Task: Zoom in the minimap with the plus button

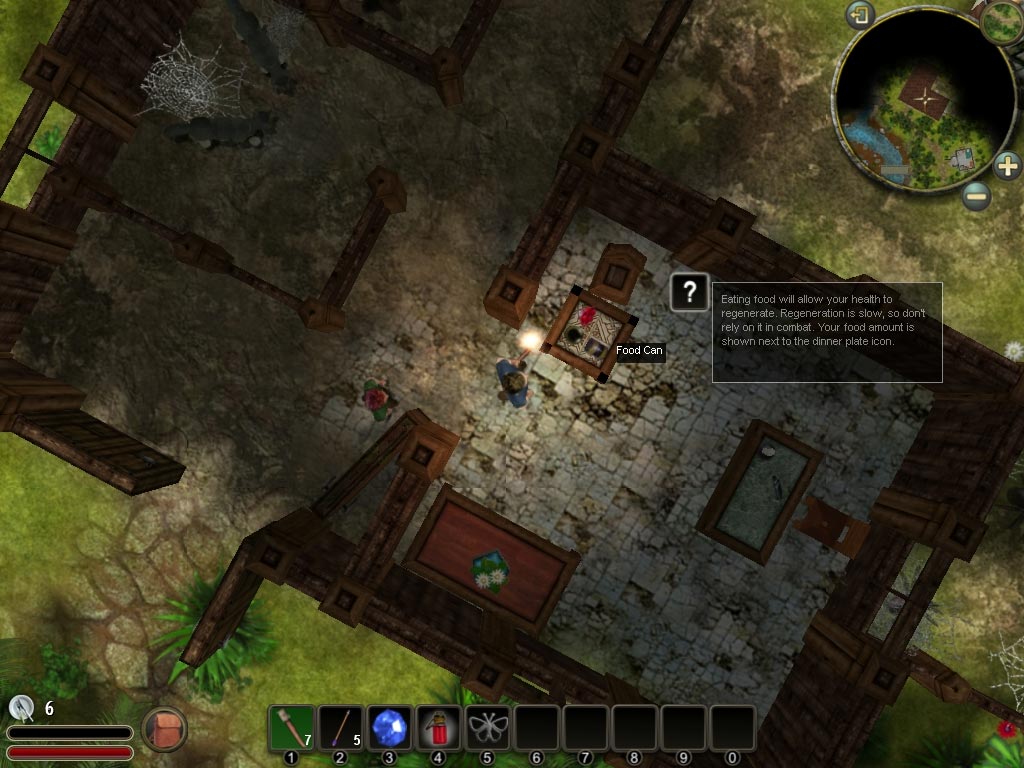Action: [x=1007, y=165]
